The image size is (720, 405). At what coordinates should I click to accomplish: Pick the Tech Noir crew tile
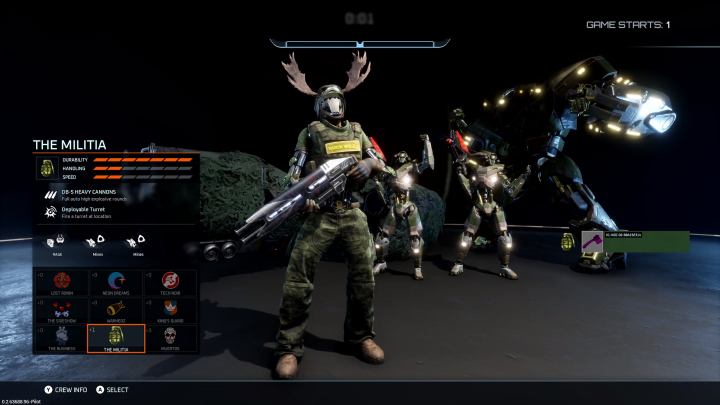tap(172, 283)
